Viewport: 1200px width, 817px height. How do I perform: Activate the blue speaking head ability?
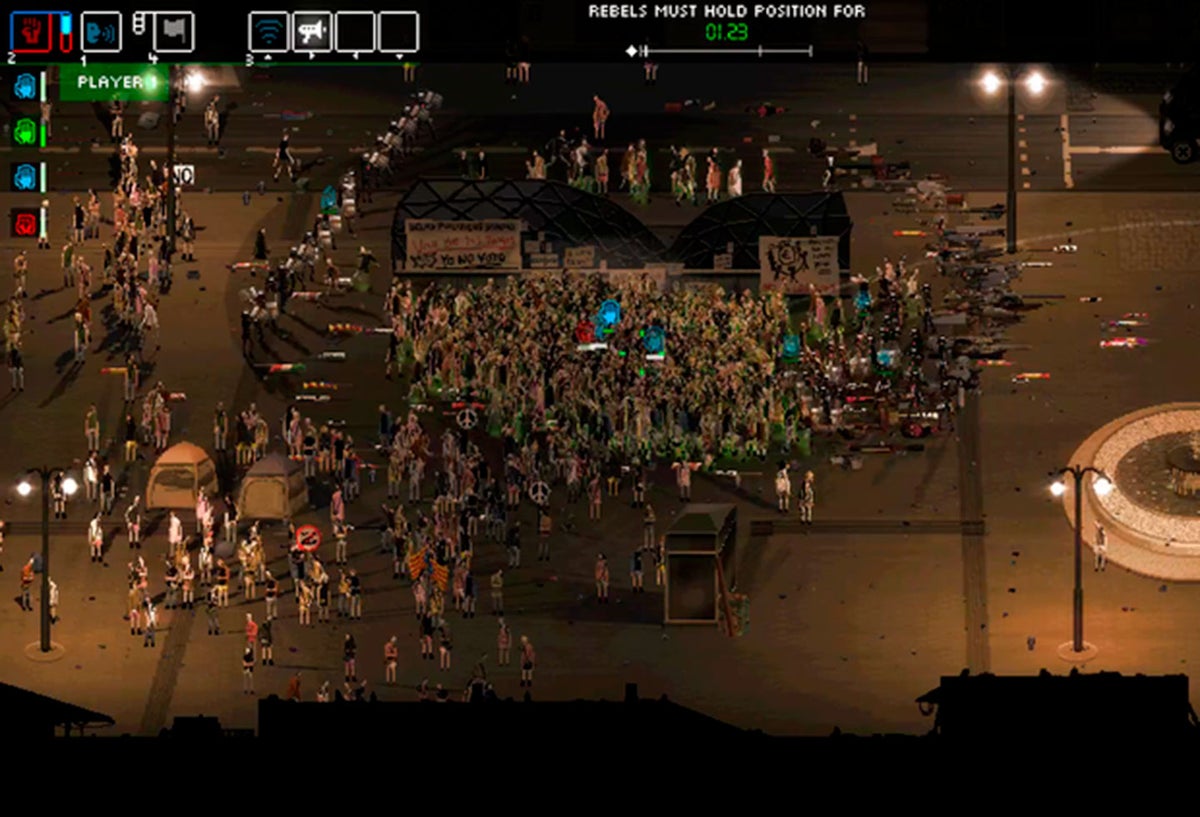(x=100, y=32)
